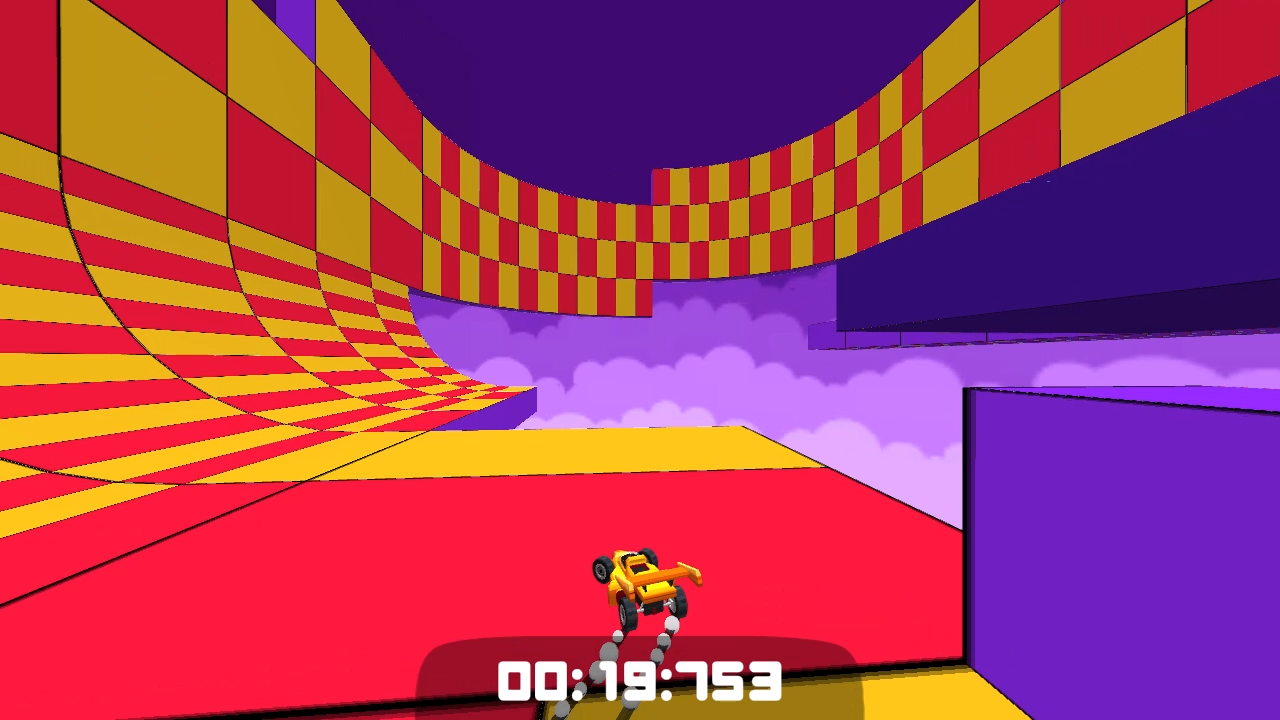Click the car's rear spoiler wing
This screenshot has height=720, width=1280.
pos(682,573)
